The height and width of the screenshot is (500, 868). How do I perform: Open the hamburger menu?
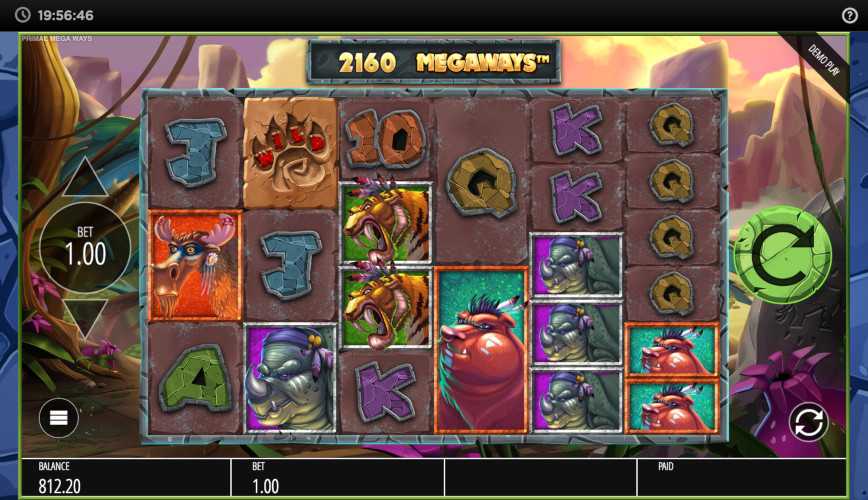coord(58,418)
